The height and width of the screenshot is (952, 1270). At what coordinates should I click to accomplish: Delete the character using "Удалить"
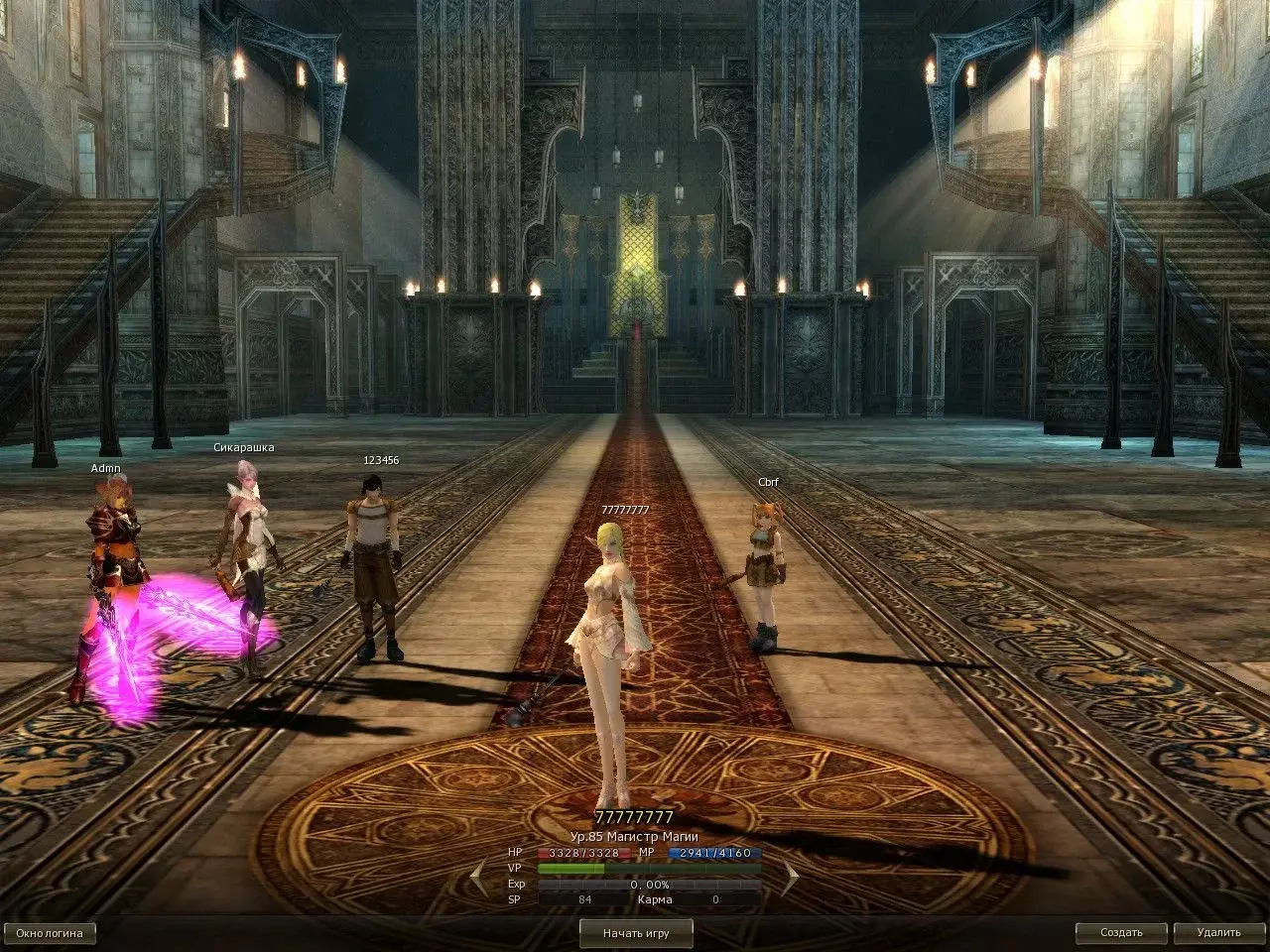coord(1218,933)
